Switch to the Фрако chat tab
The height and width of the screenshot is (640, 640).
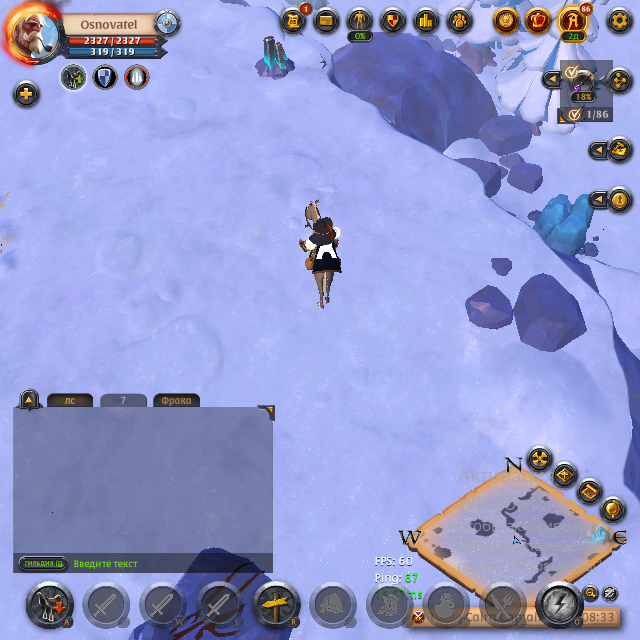click(176, 401)
